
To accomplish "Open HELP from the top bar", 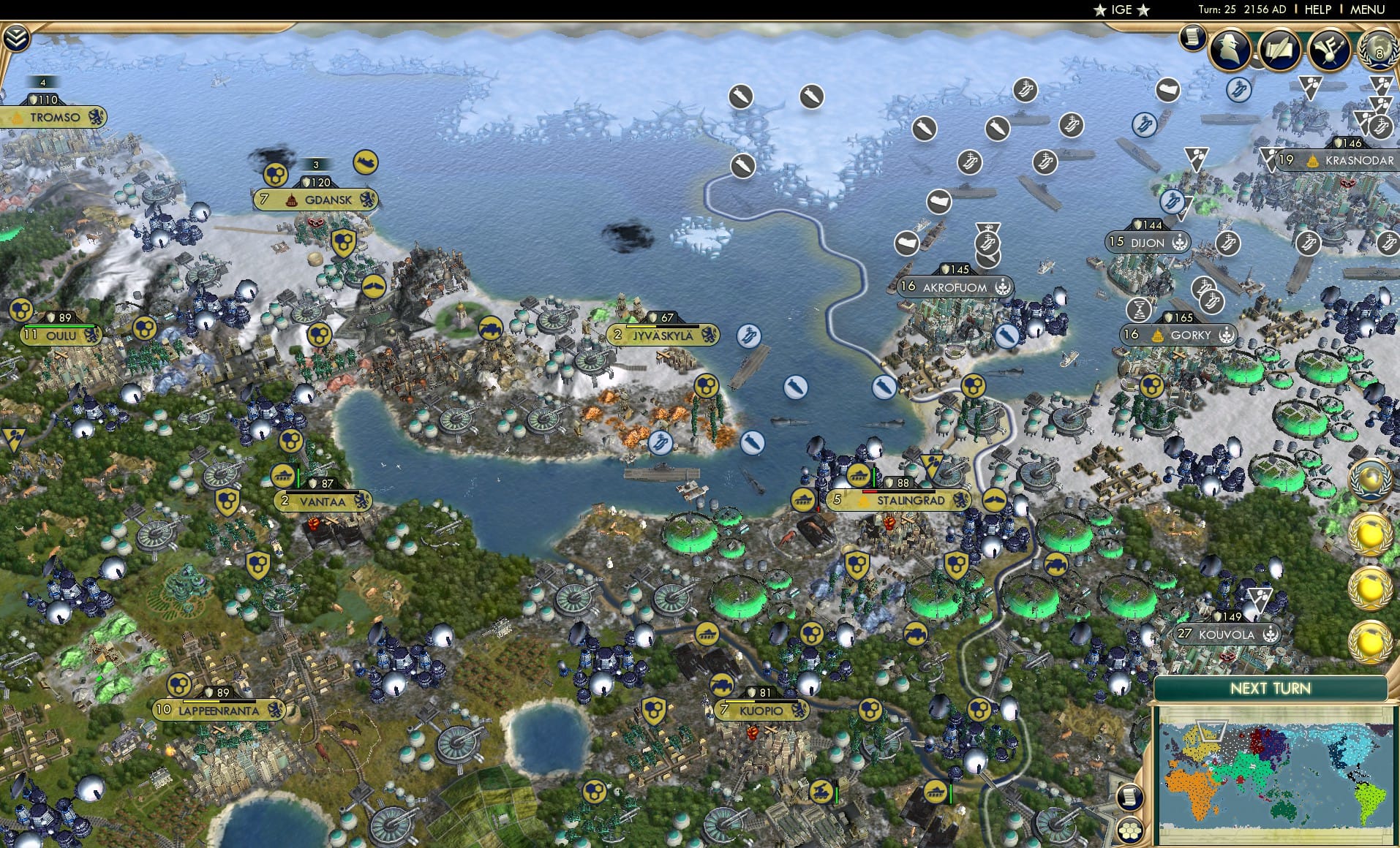I will tap(1317, 10).
